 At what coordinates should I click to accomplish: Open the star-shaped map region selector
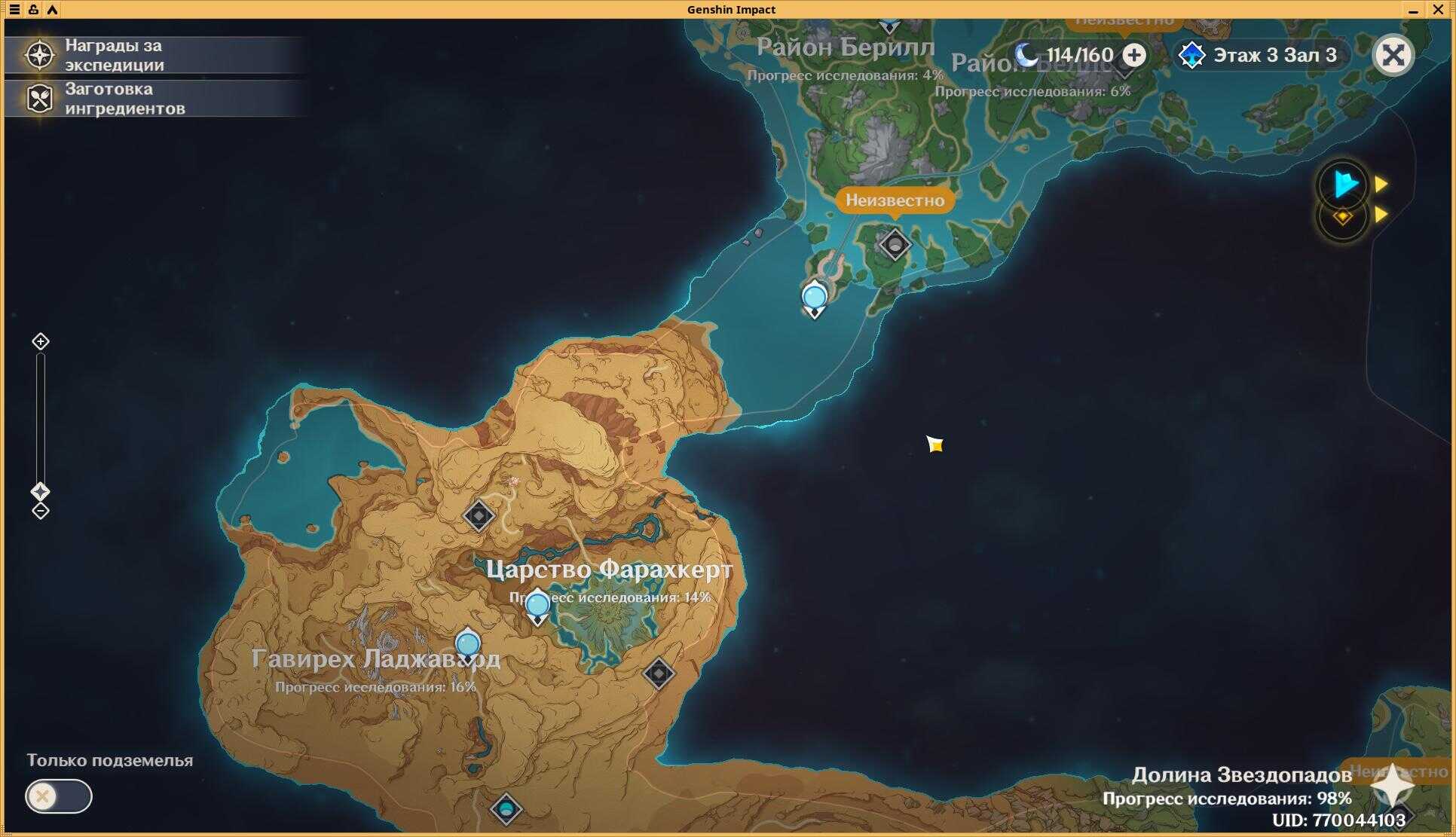click(x=1392, y=786)
